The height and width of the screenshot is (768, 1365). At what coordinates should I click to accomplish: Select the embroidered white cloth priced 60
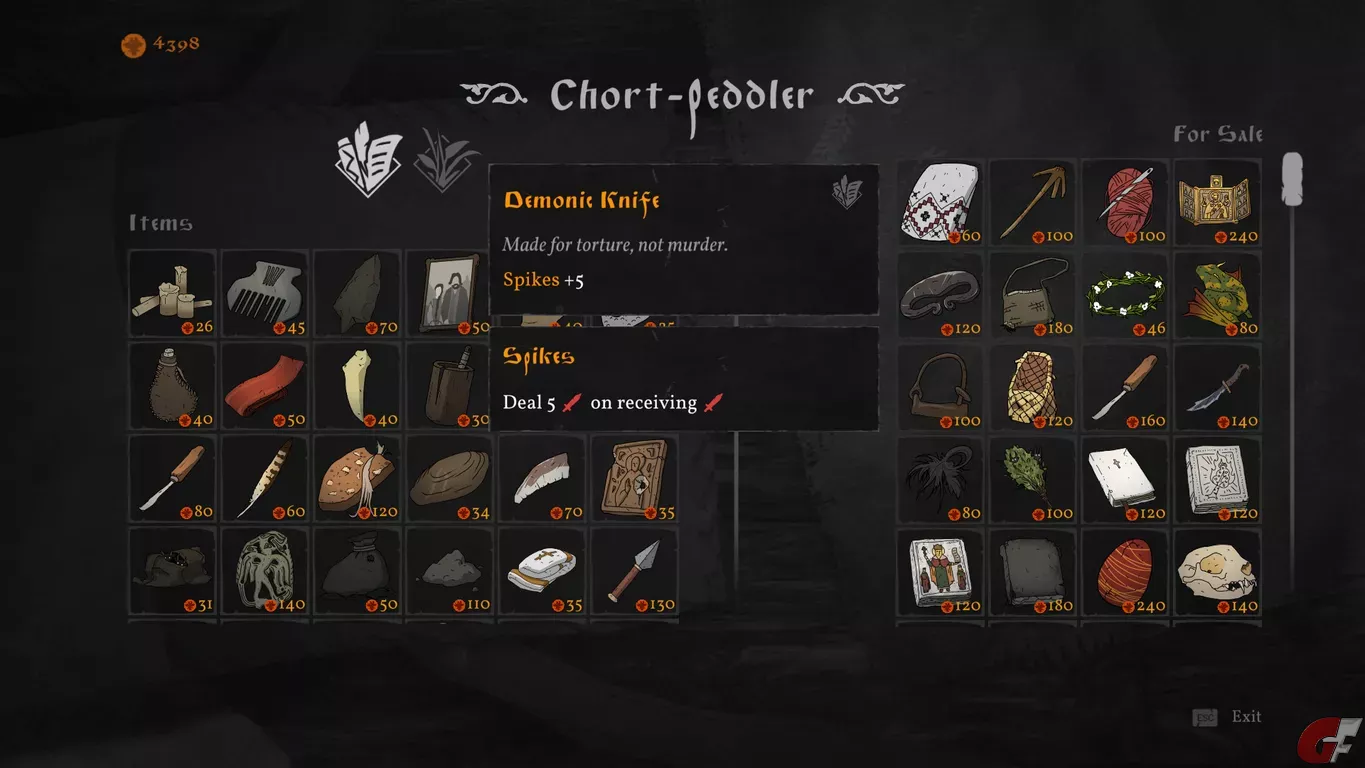point(940,201)
